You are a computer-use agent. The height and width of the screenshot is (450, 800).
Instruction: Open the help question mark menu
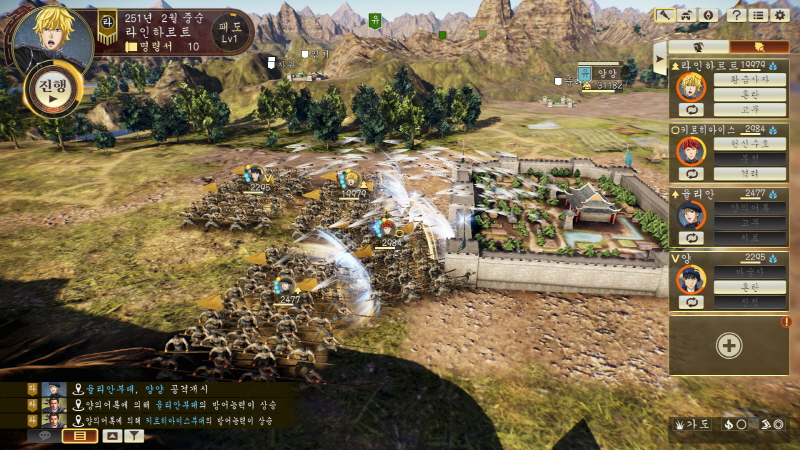coord(737,15)
